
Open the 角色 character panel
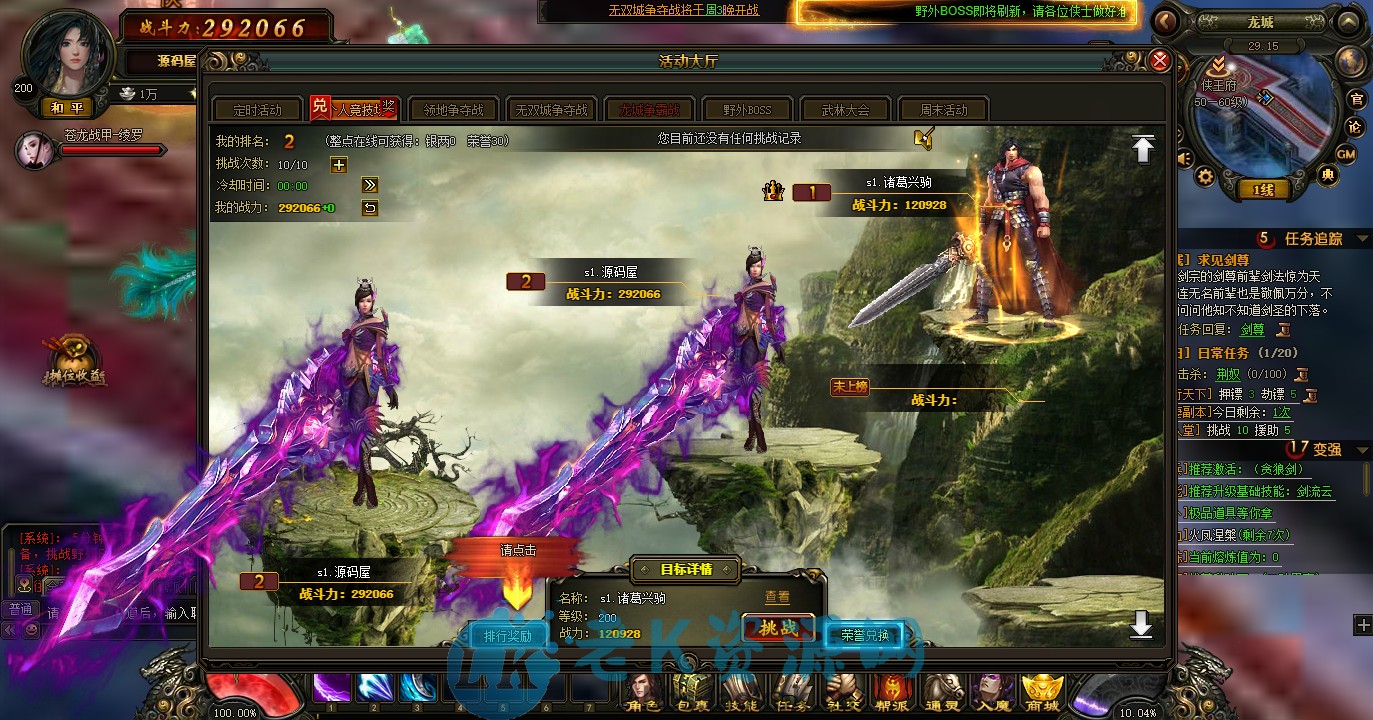pos(645,690)
